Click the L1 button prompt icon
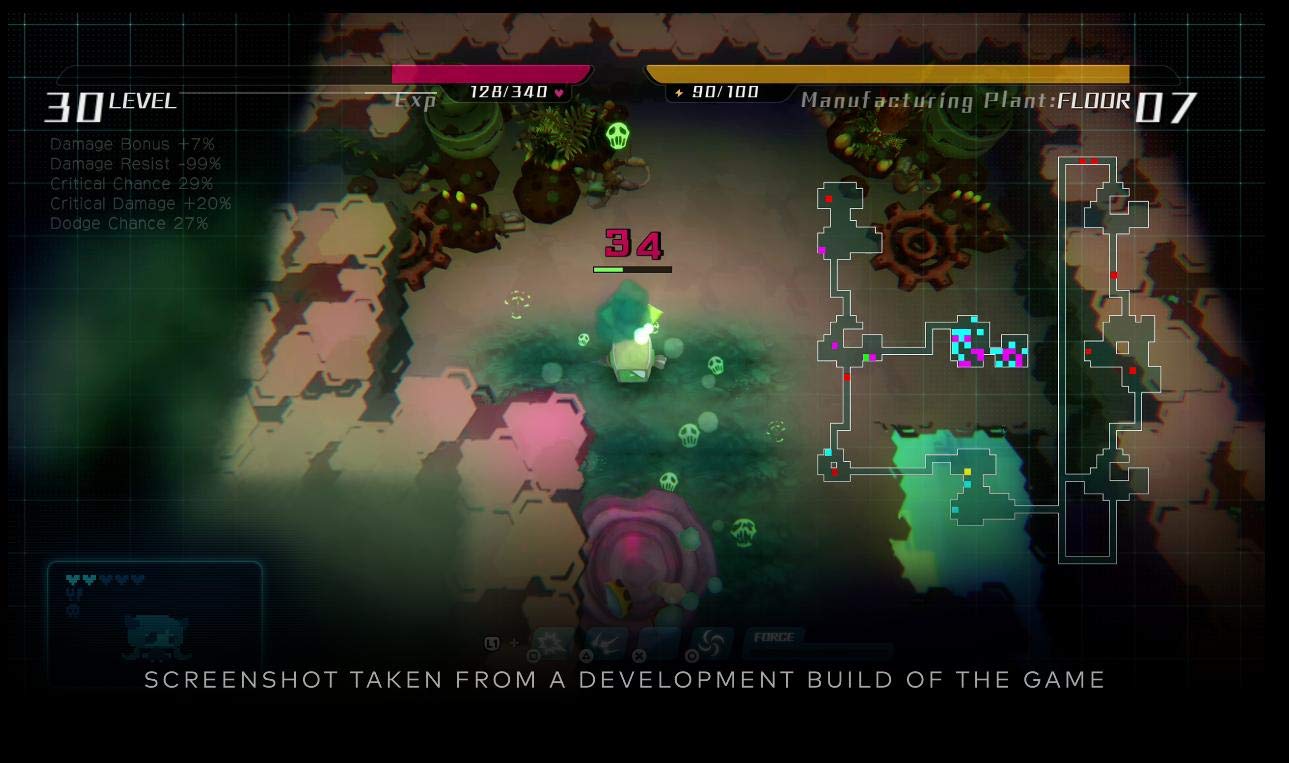Image resolution: width=1289 pixels, height=763 pixels. point(492,642)
